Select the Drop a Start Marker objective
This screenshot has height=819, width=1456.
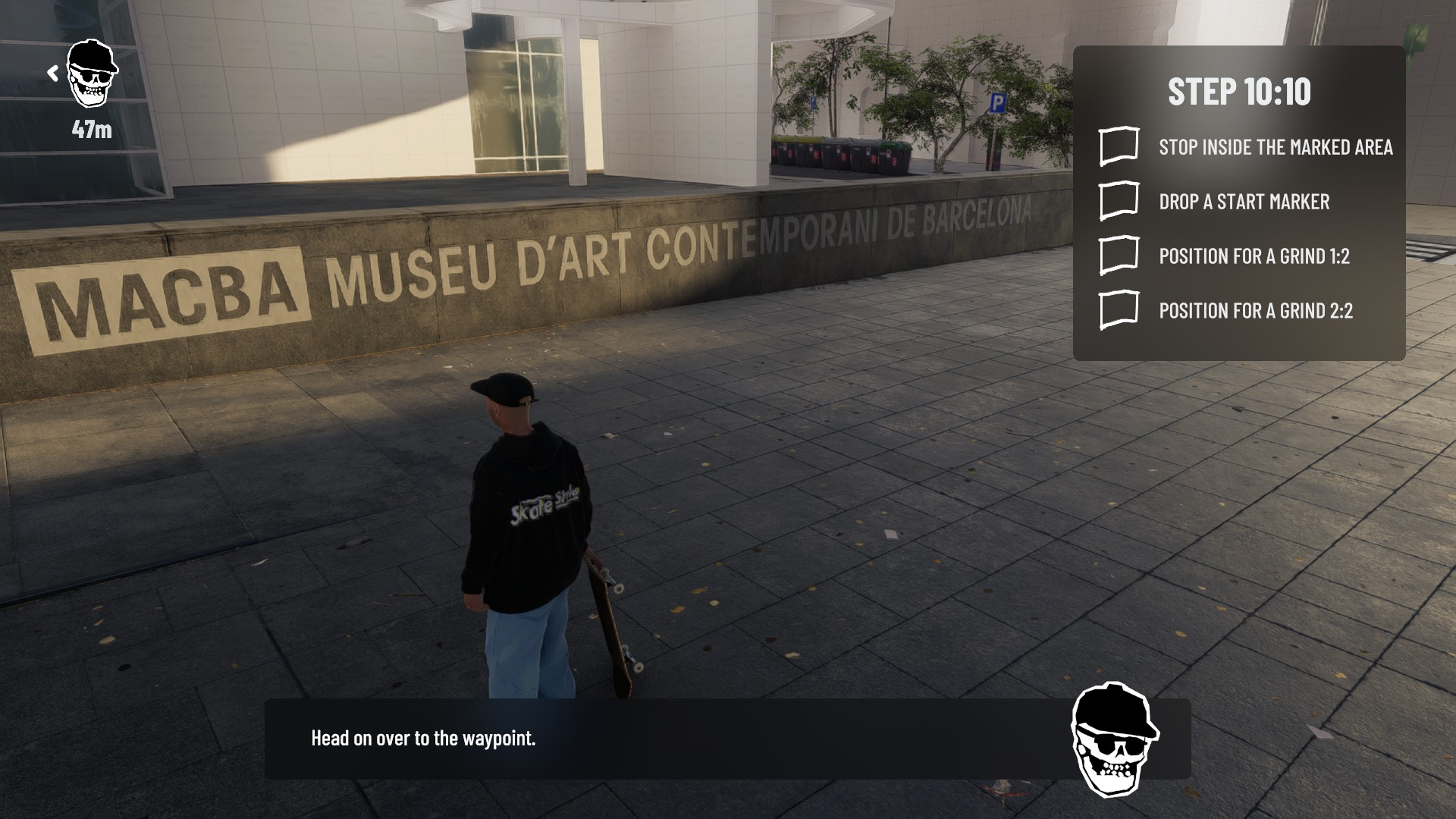click(1119, 201)
